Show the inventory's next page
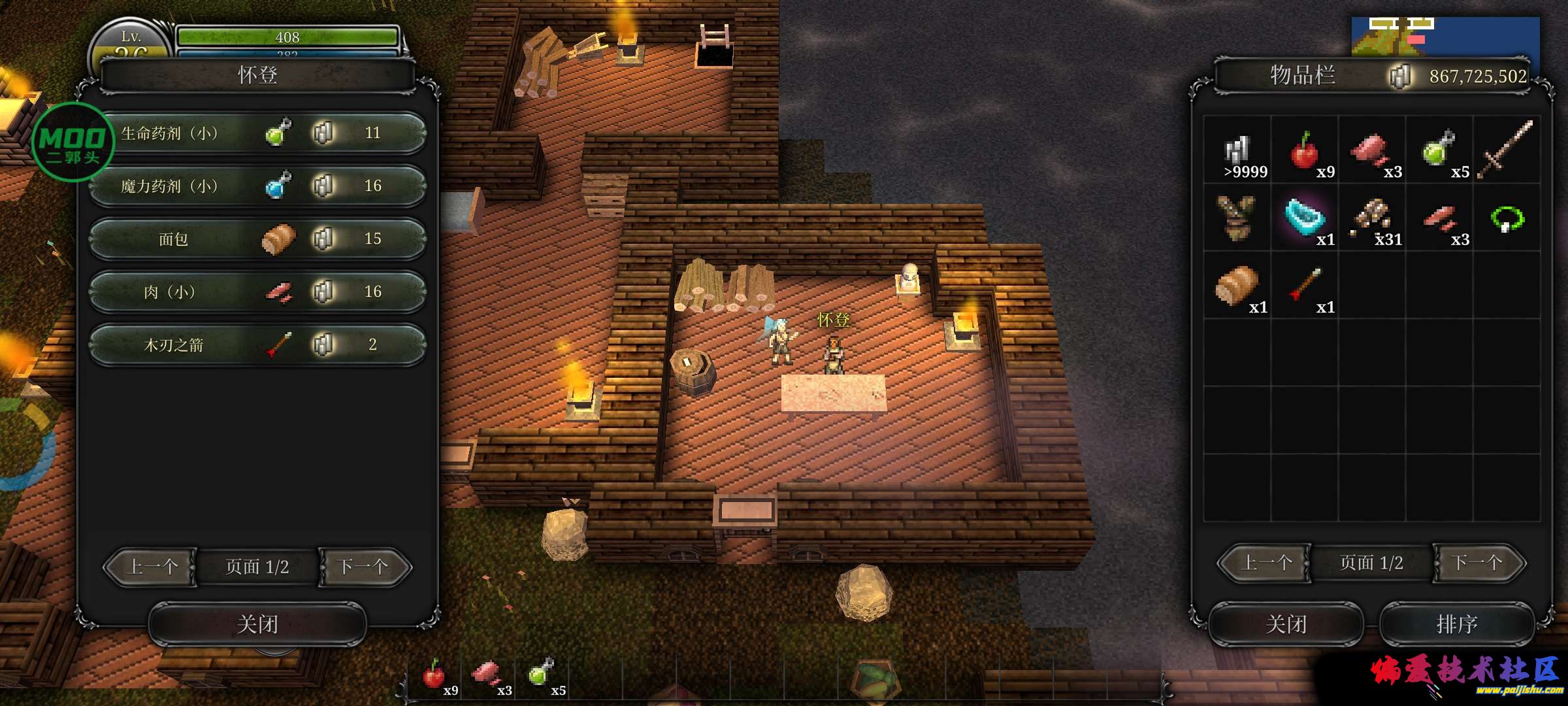The image size is (1568, 706). (x=1478, y=563)
